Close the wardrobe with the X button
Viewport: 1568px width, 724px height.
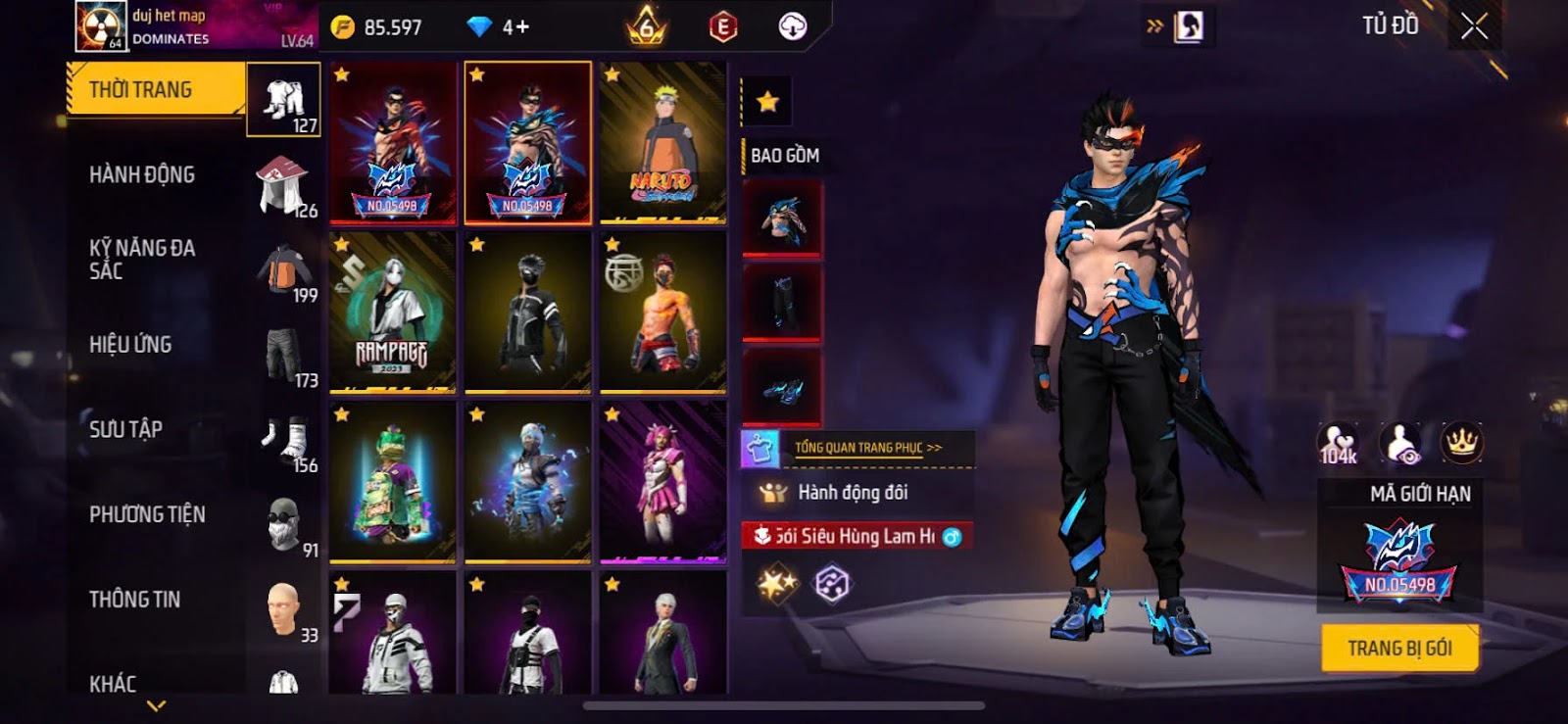pyautogui.click(x=1474, y=26)
